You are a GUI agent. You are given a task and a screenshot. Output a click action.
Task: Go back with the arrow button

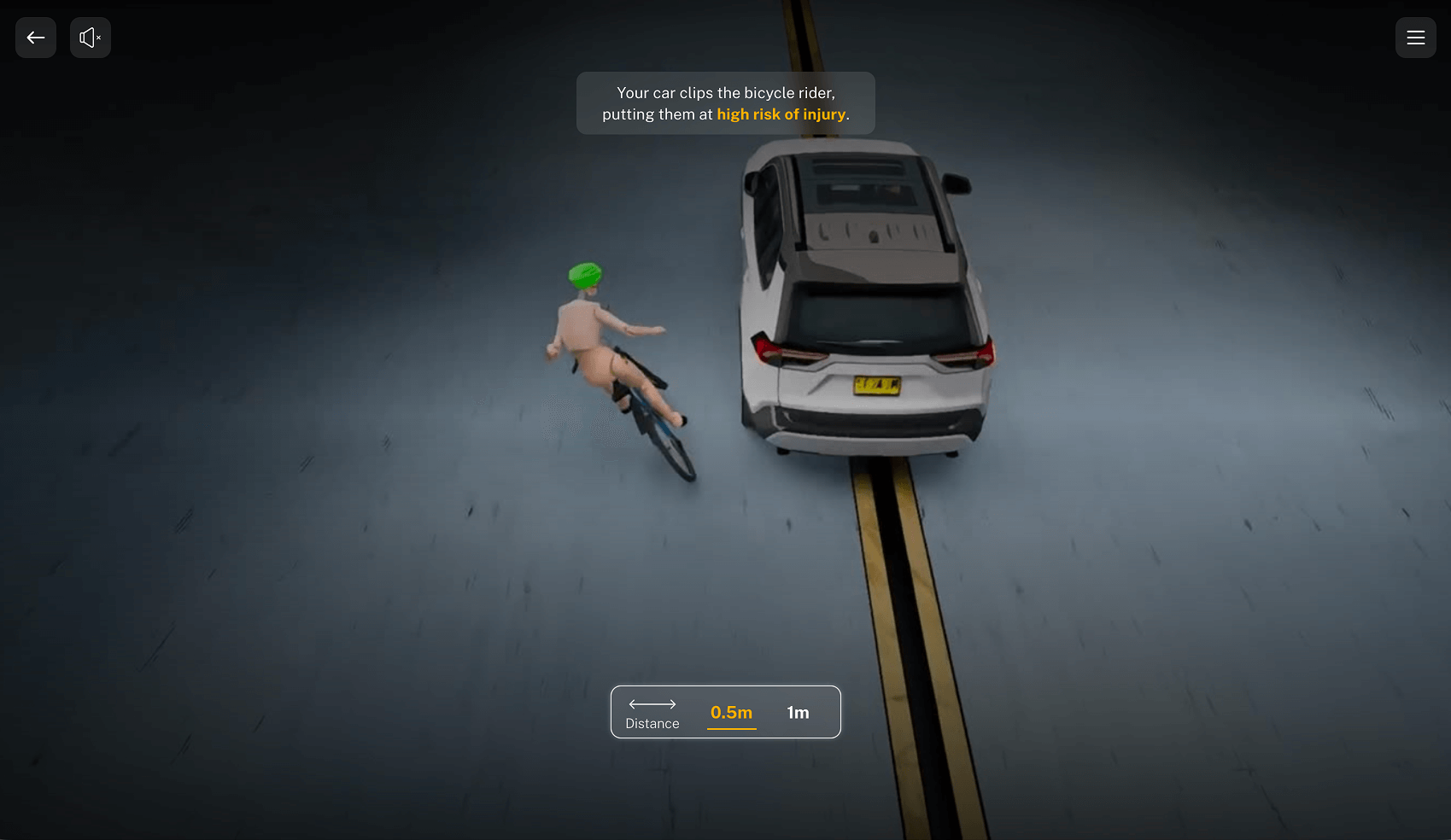click(36, 38)
